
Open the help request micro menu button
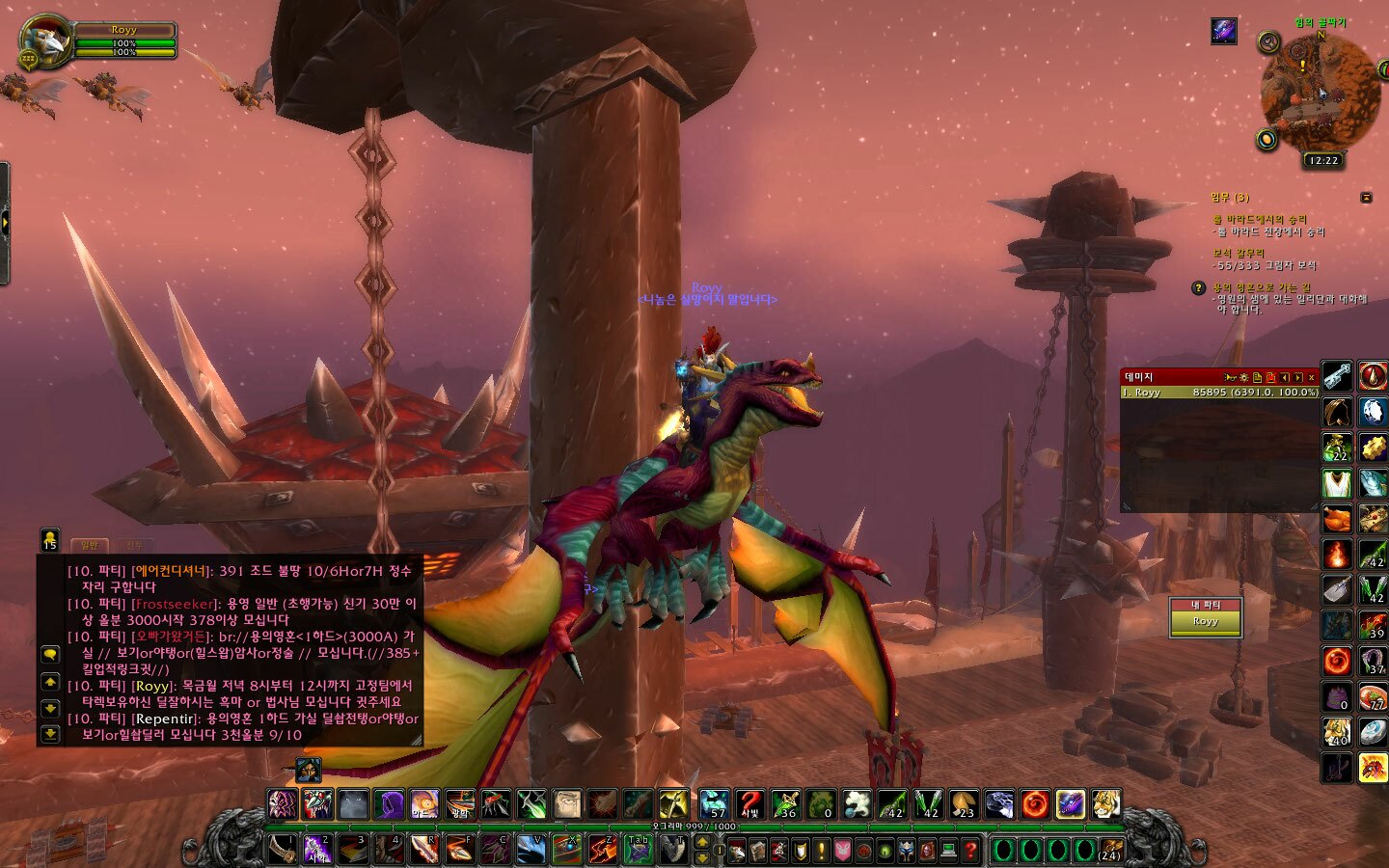pyautogui.click(x=970, y=851)
